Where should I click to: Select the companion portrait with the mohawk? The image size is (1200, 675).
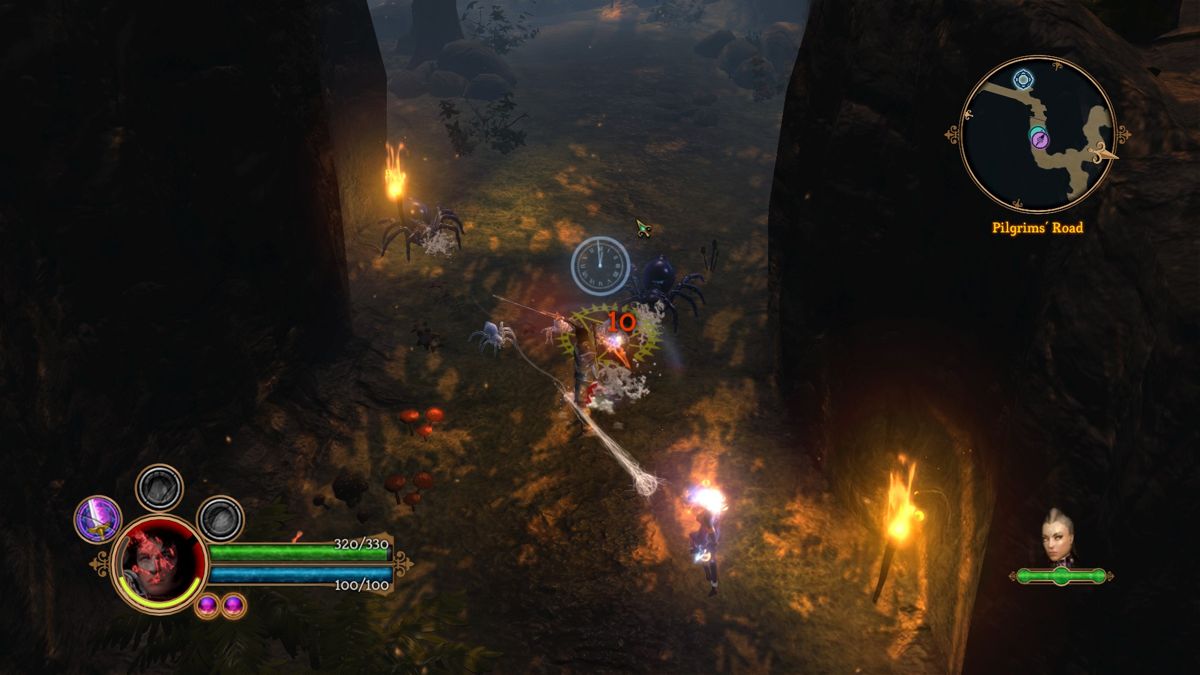1060,537
